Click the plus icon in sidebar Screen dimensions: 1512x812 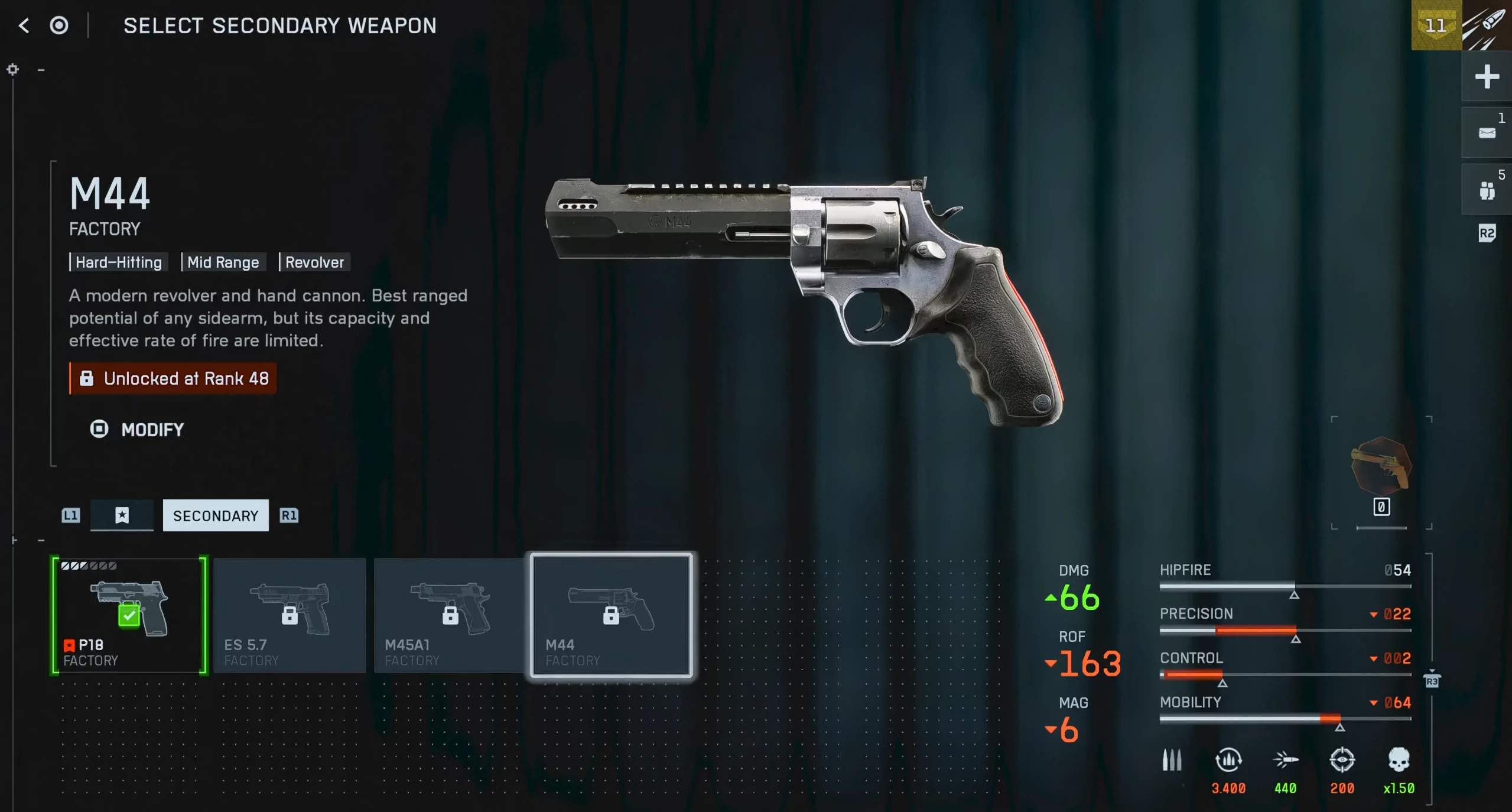pyautogui.click(x=1486, y=77)
